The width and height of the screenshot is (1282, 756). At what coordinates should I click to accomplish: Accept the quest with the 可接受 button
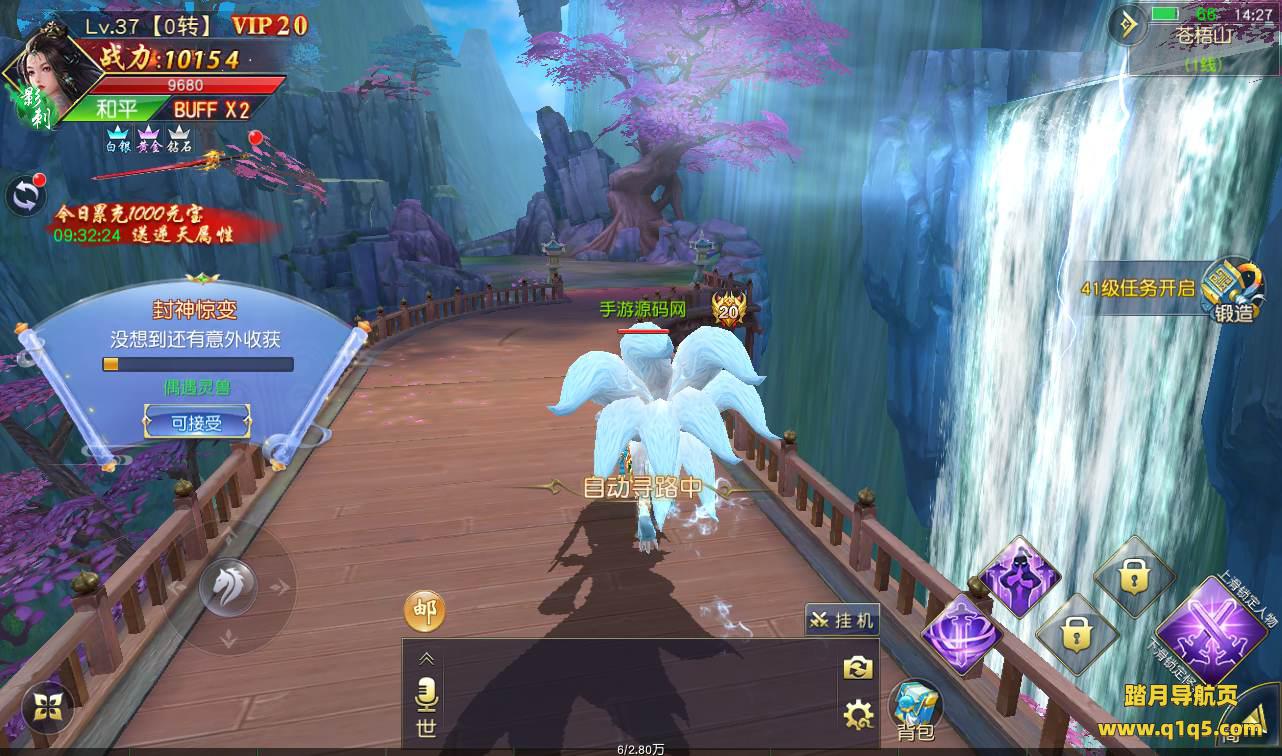tap(195, 423)
